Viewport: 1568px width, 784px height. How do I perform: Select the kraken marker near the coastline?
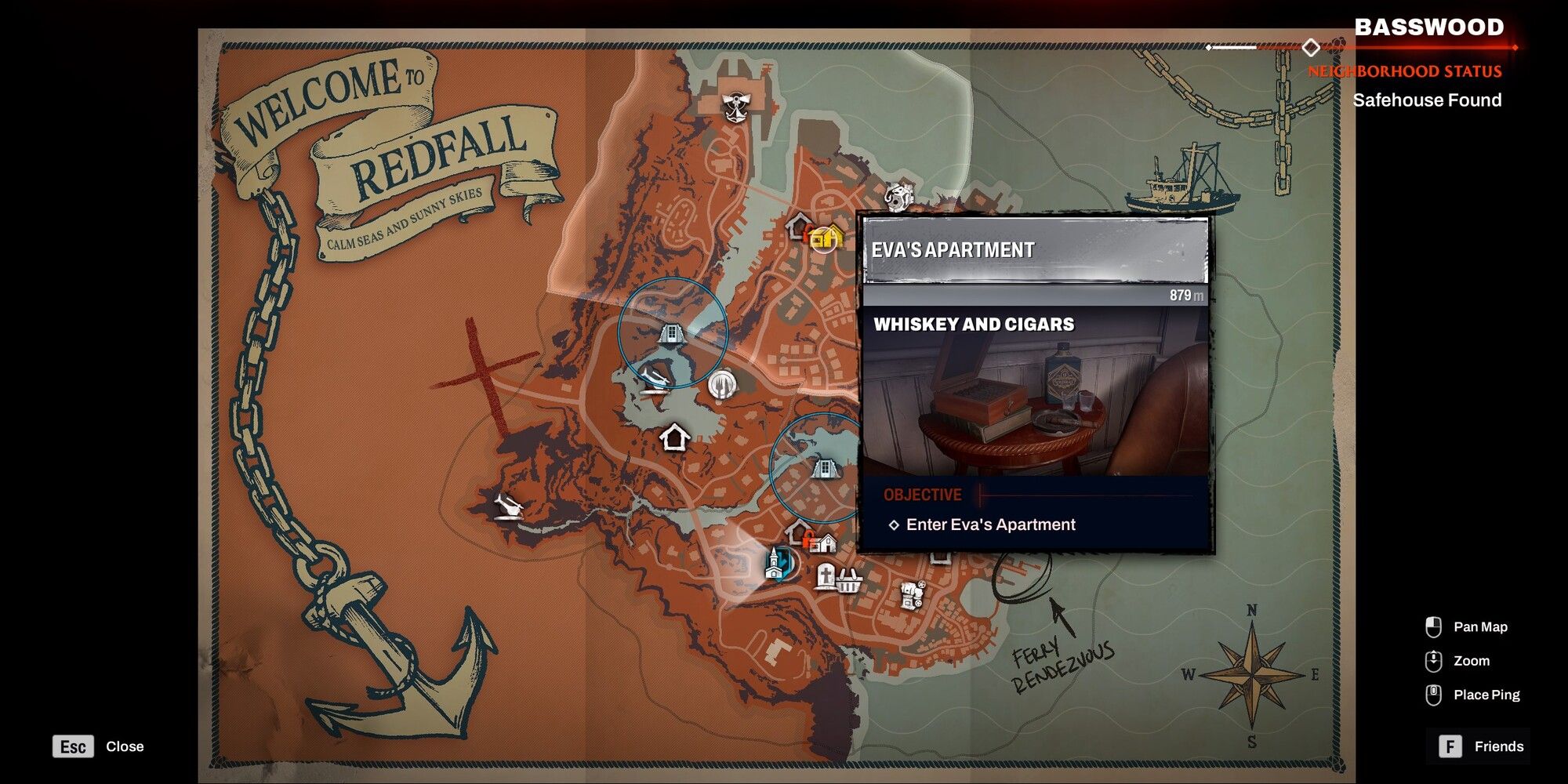tap(898, 196)
